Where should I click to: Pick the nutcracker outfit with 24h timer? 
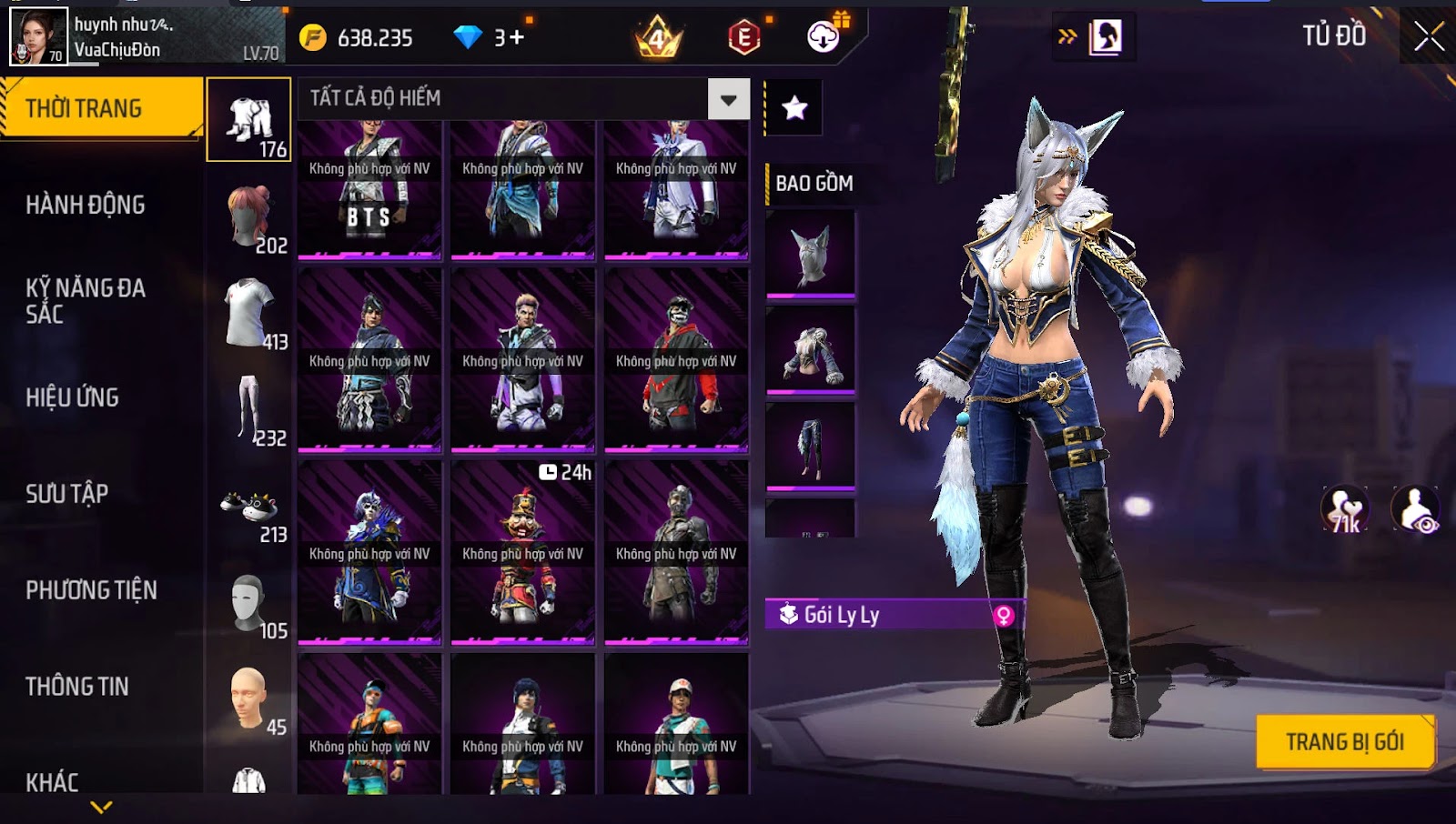522,553
